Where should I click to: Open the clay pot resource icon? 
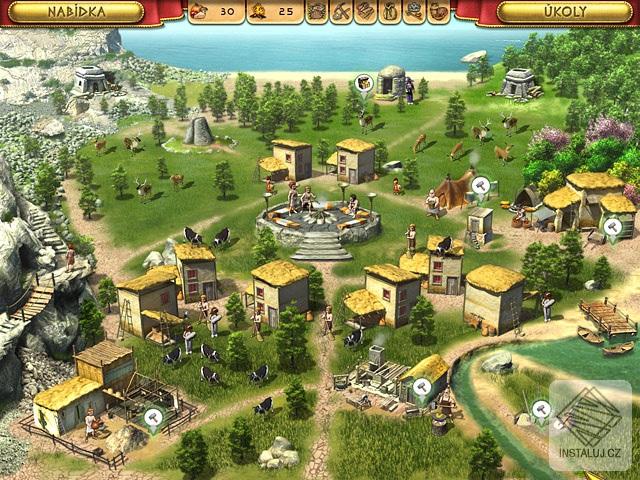438,13
